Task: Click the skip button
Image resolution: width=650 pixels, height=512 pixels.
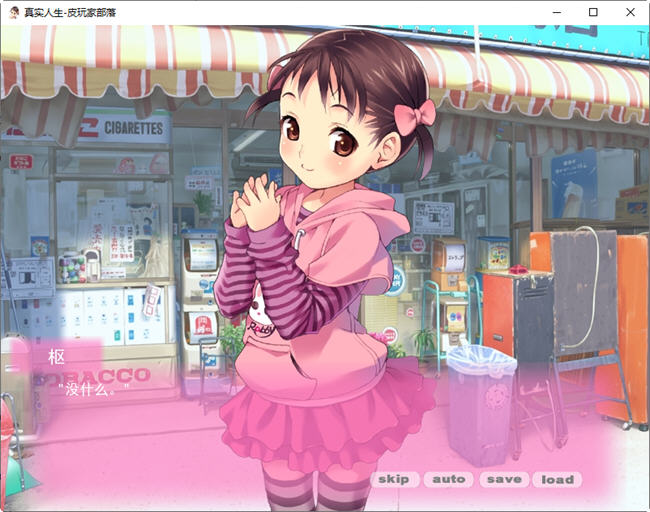Action: [x=394, y=479]
